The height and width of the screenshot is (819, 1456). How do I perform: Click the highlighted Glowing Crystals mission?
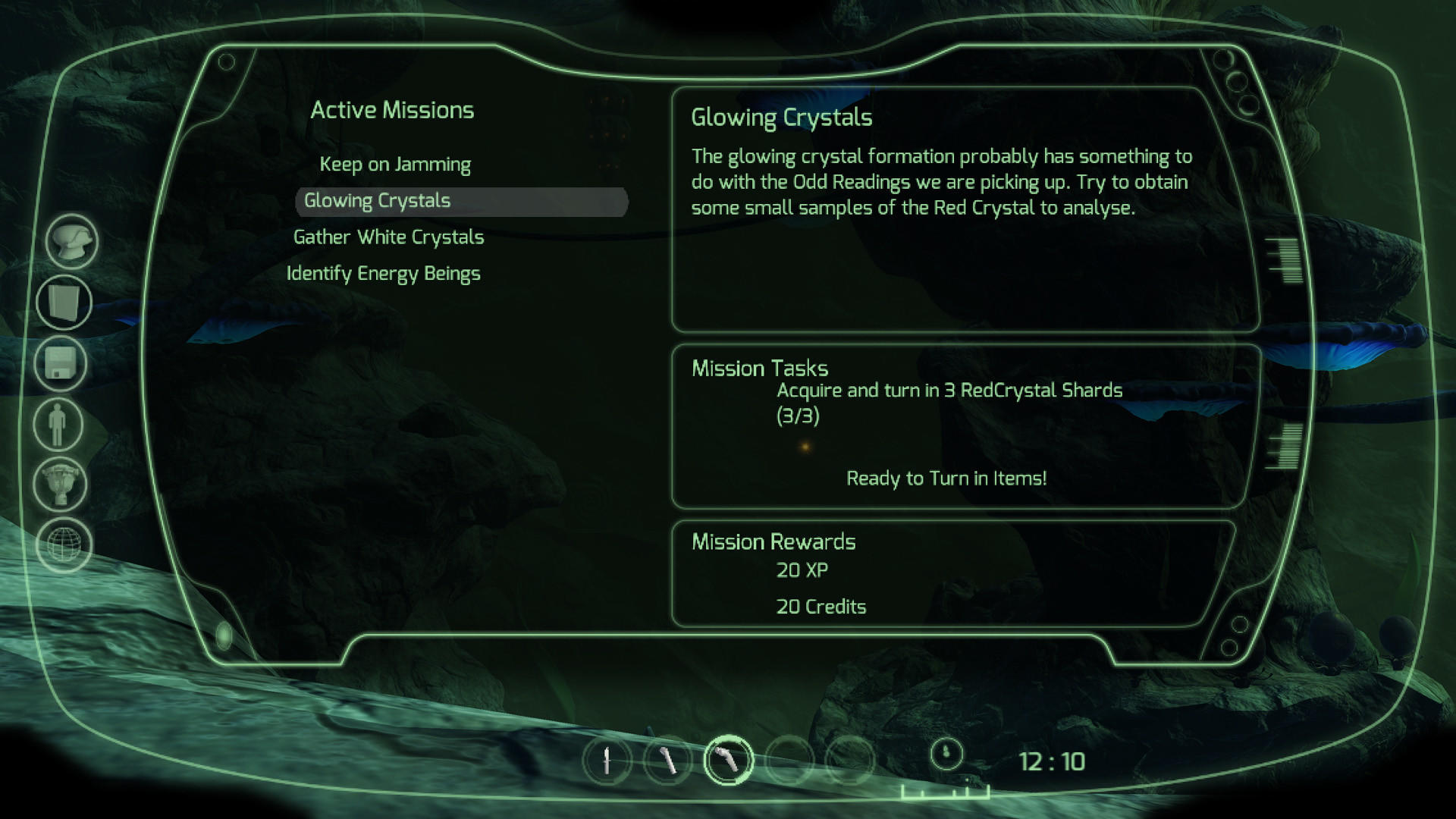point(377,200)
